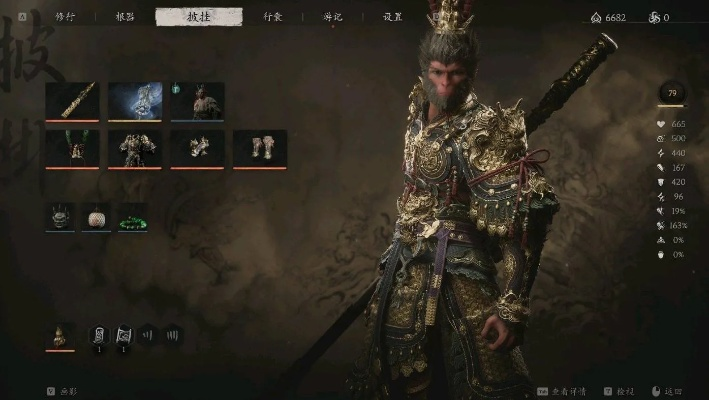Screen dimensions: 709x400
Task: Select the golden leg greaves slot
Action: tap(260, 148)
